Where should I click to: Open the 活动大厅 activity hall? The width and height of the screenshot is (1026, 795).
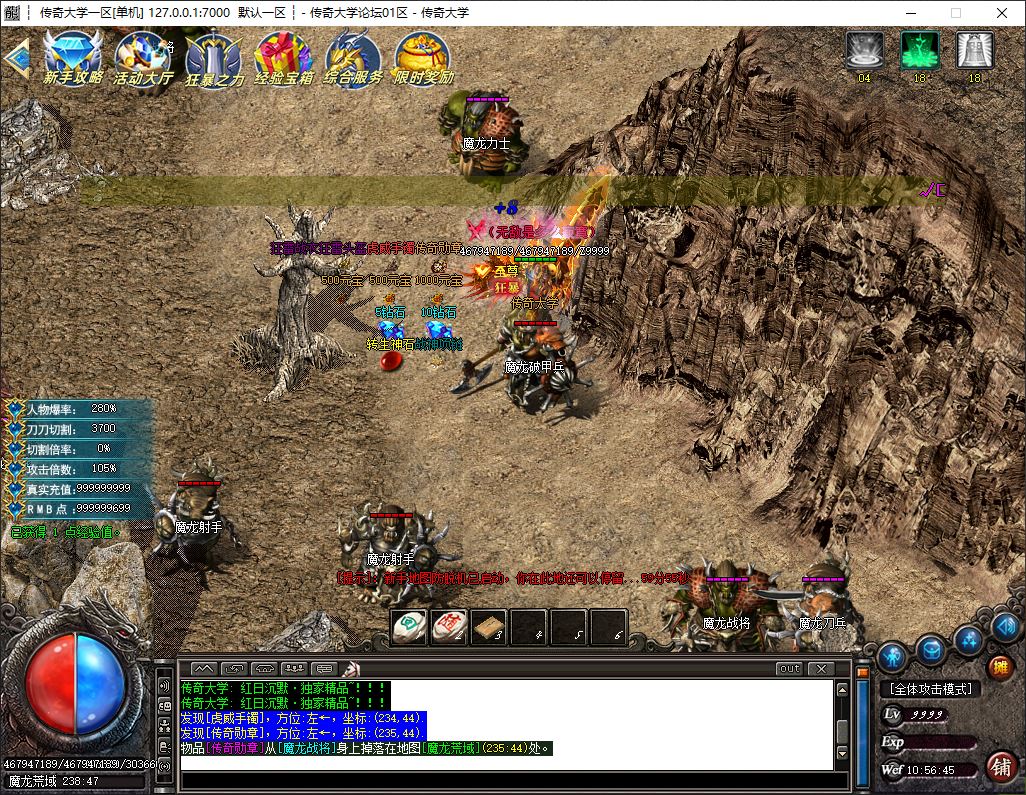[x=143, y=58]
